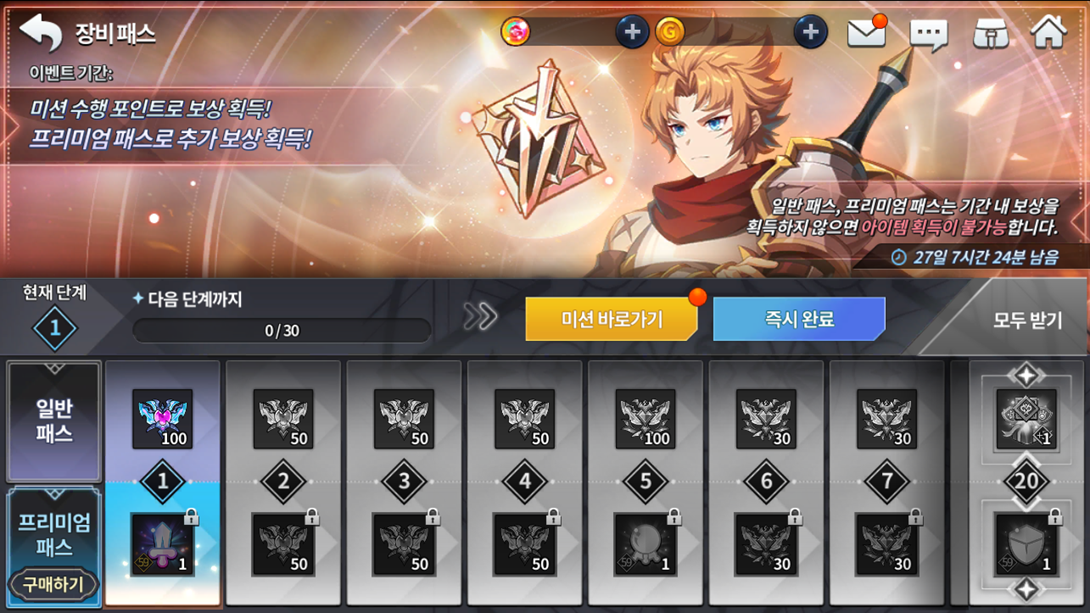Open the shop stall icon

coord(990,33)
